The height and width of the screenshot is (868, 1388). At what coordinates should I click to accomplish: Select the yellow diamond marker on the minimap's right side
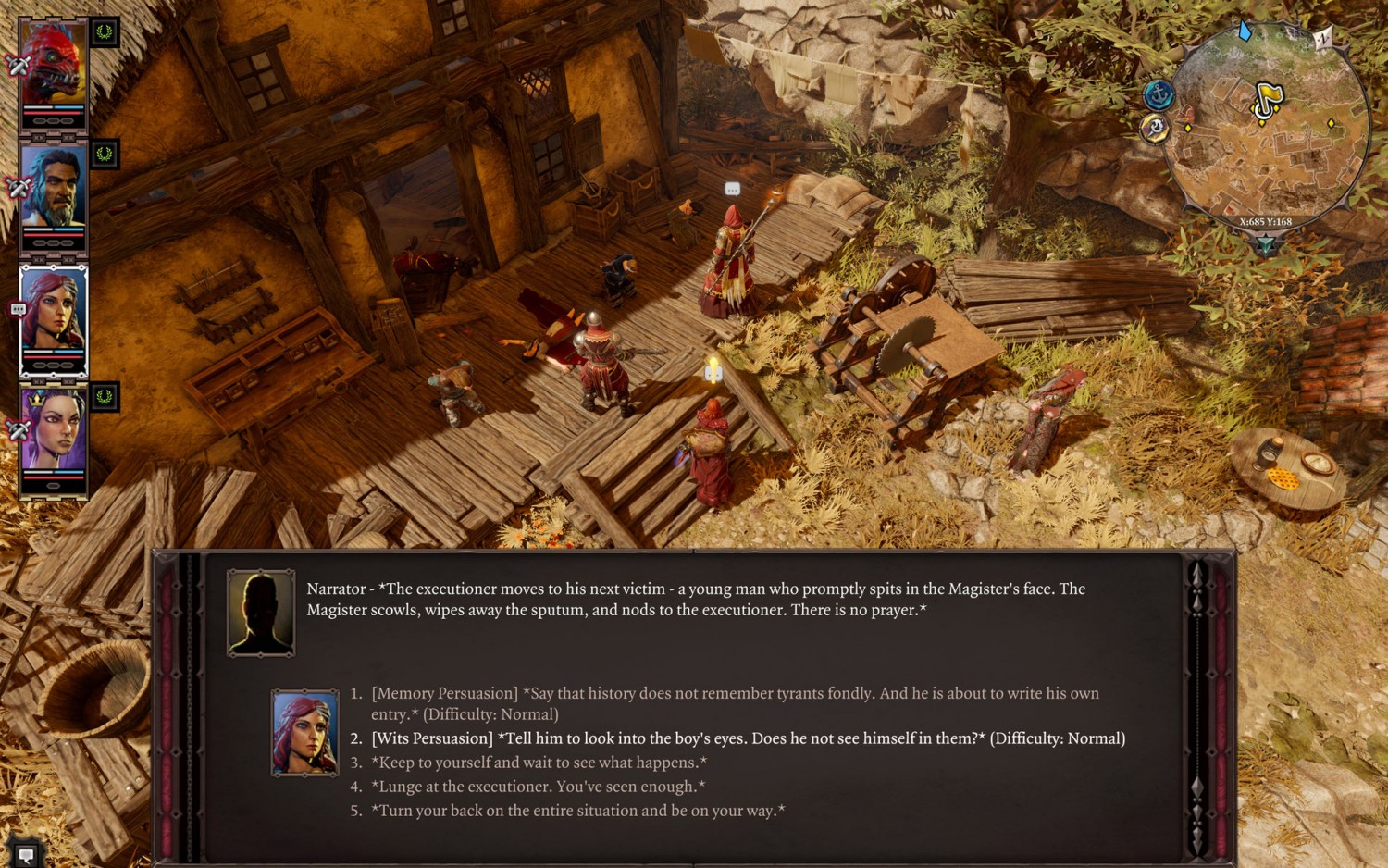pos(1331,123)
